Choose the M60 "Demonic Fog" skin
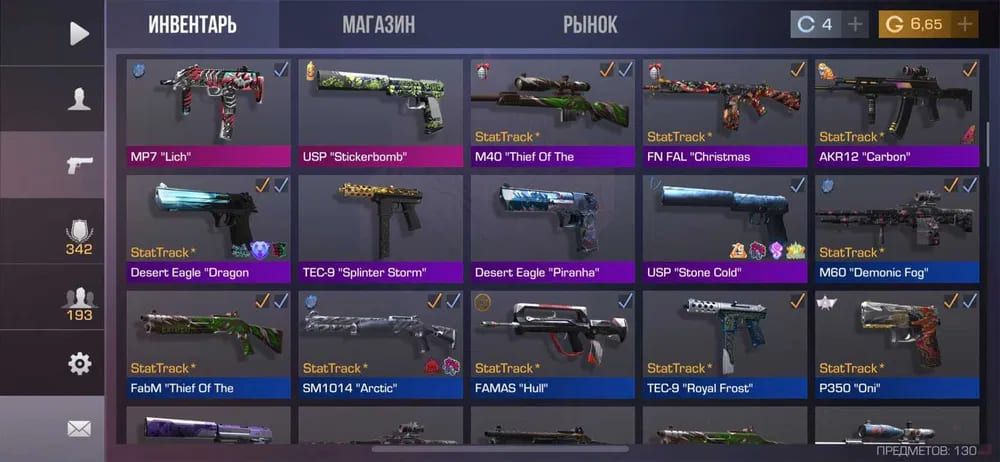 pyautogui.click(x=896, y=228)
